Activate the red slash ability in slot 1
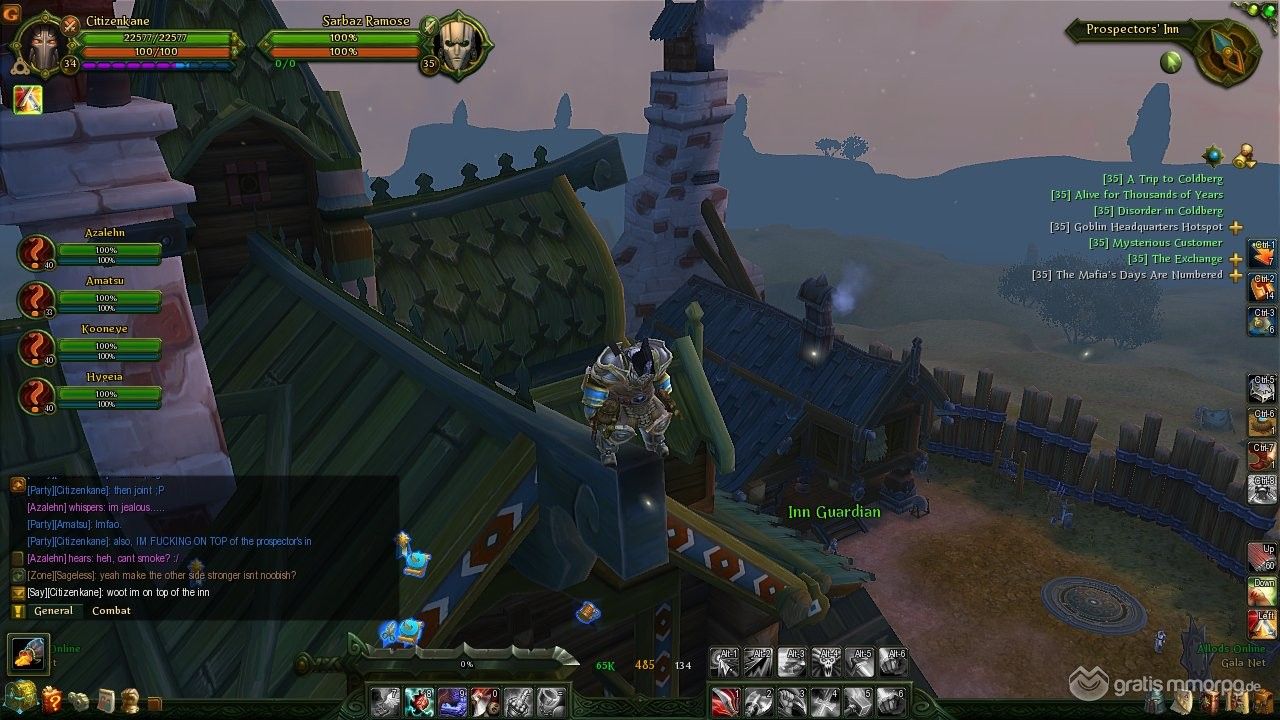This screenshot has height=720, width=1280. pos(725,700)
